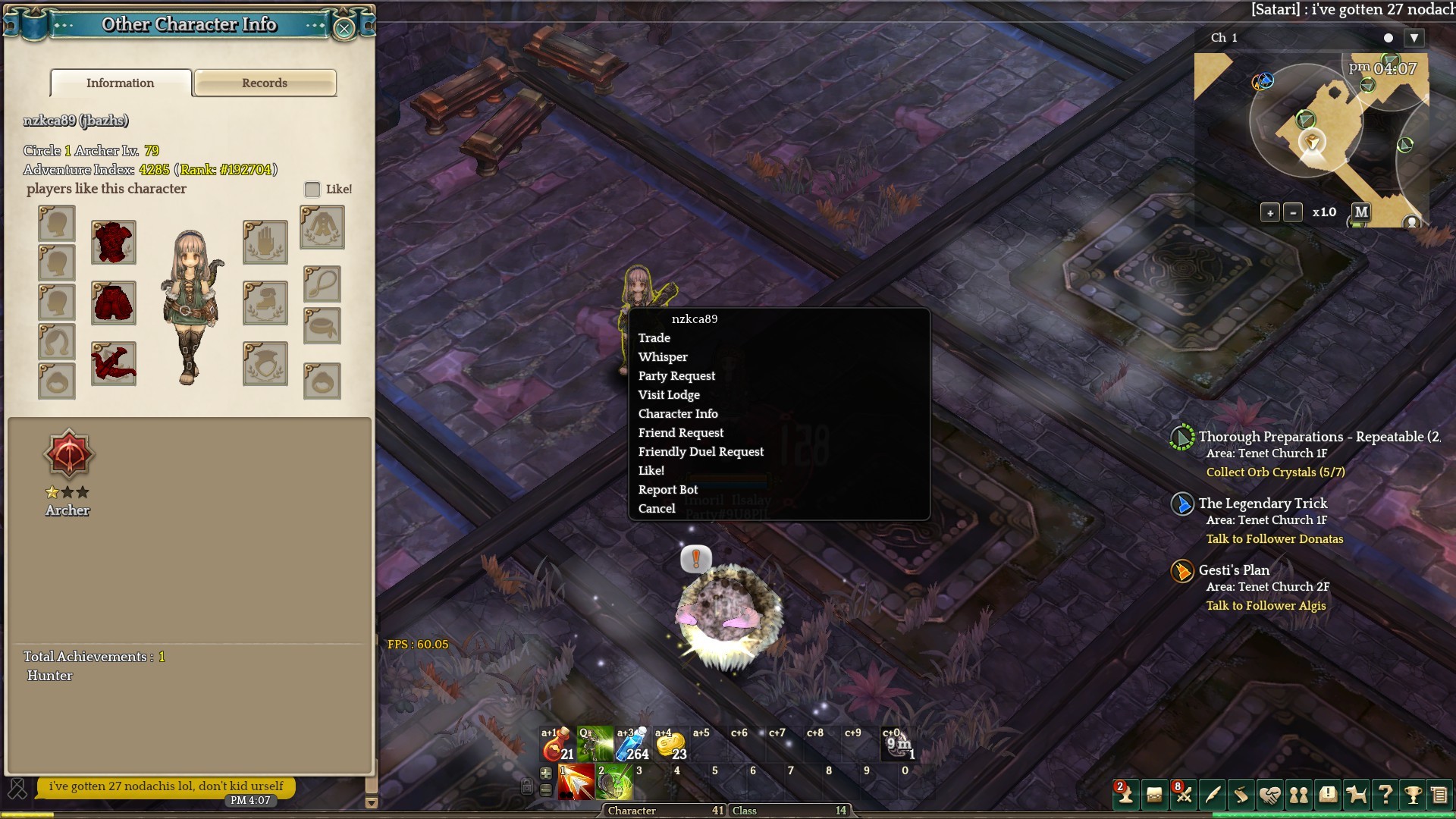Image resolution: width=1456 pixels, height=819 pixels.
Task: Zoom in the minimap with plus button
Action: [x=1270, y=213]
